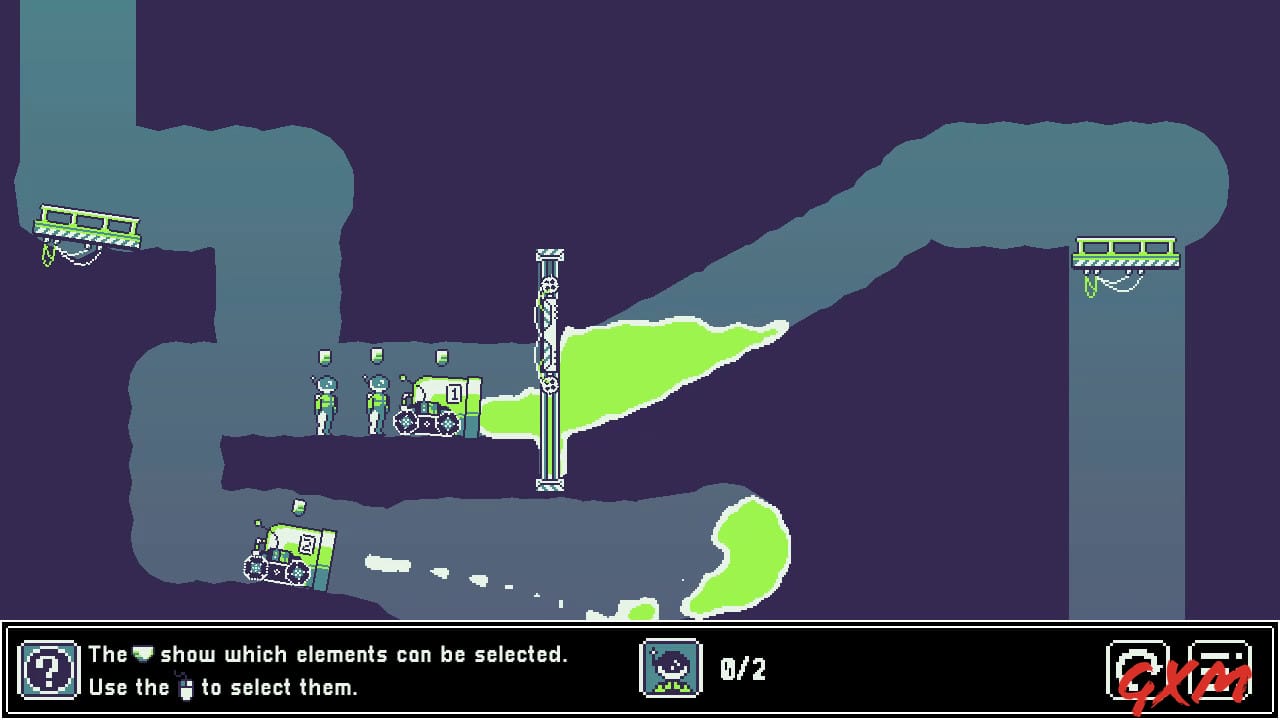
Task: Click the badge above the rightmost robot
Action: tap(440, 358)
